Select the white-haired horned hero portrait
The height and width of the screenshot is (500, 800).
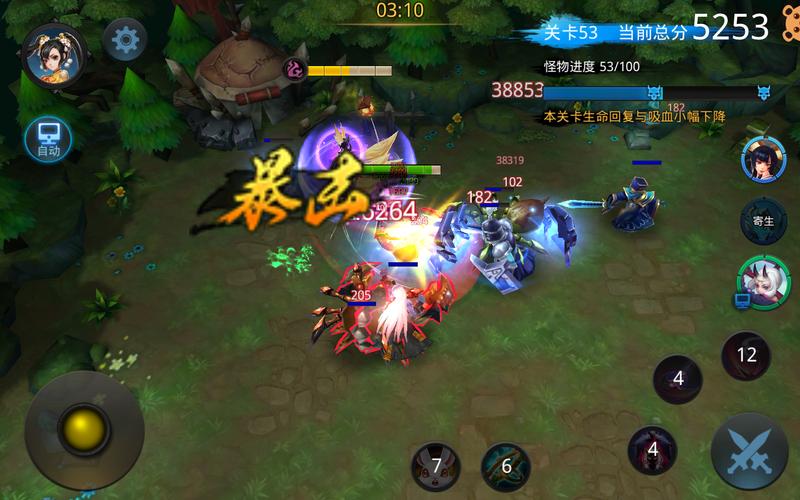tap(761, 281)
